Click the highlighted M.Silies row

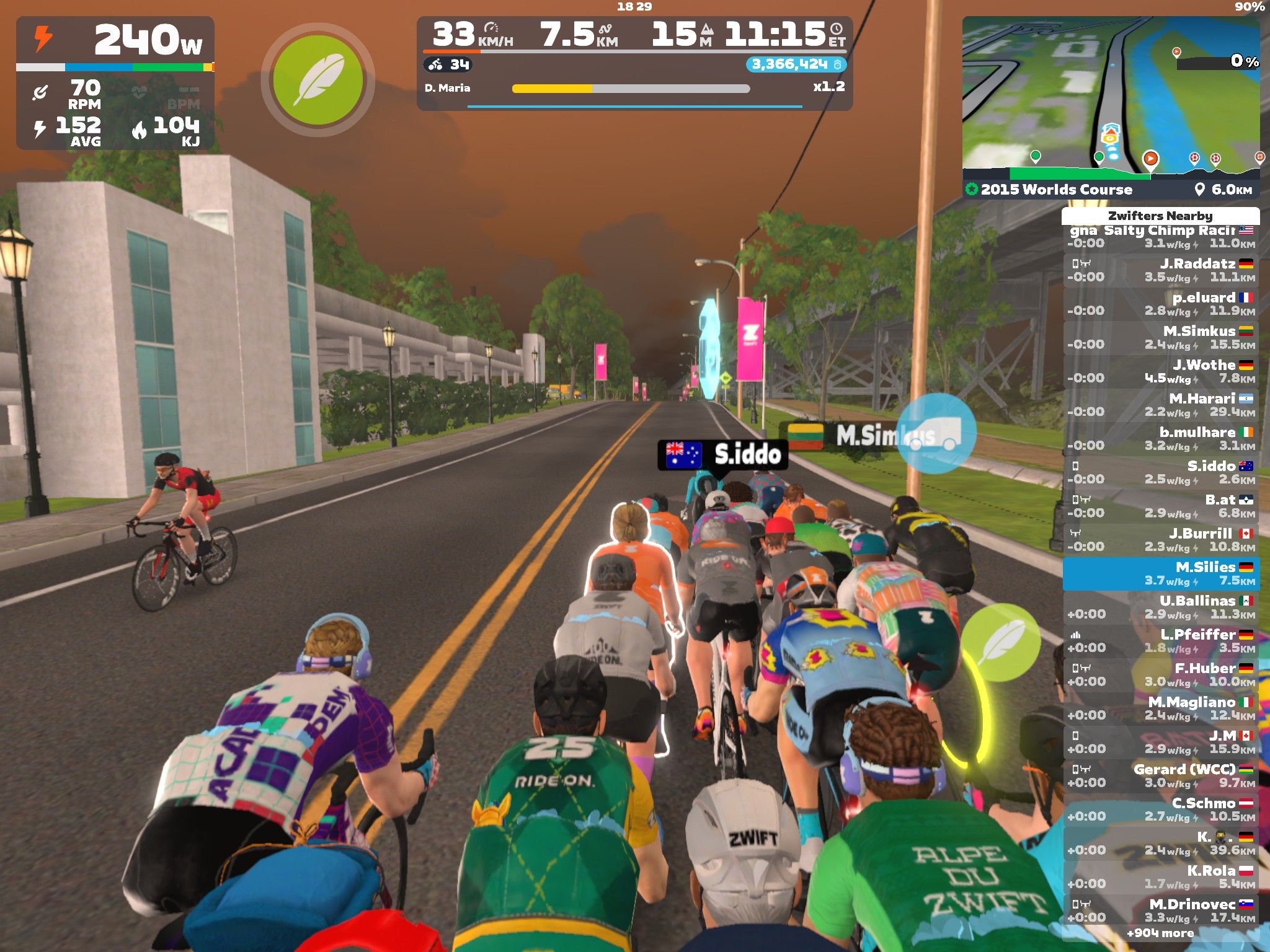[x=1160, y=573]
